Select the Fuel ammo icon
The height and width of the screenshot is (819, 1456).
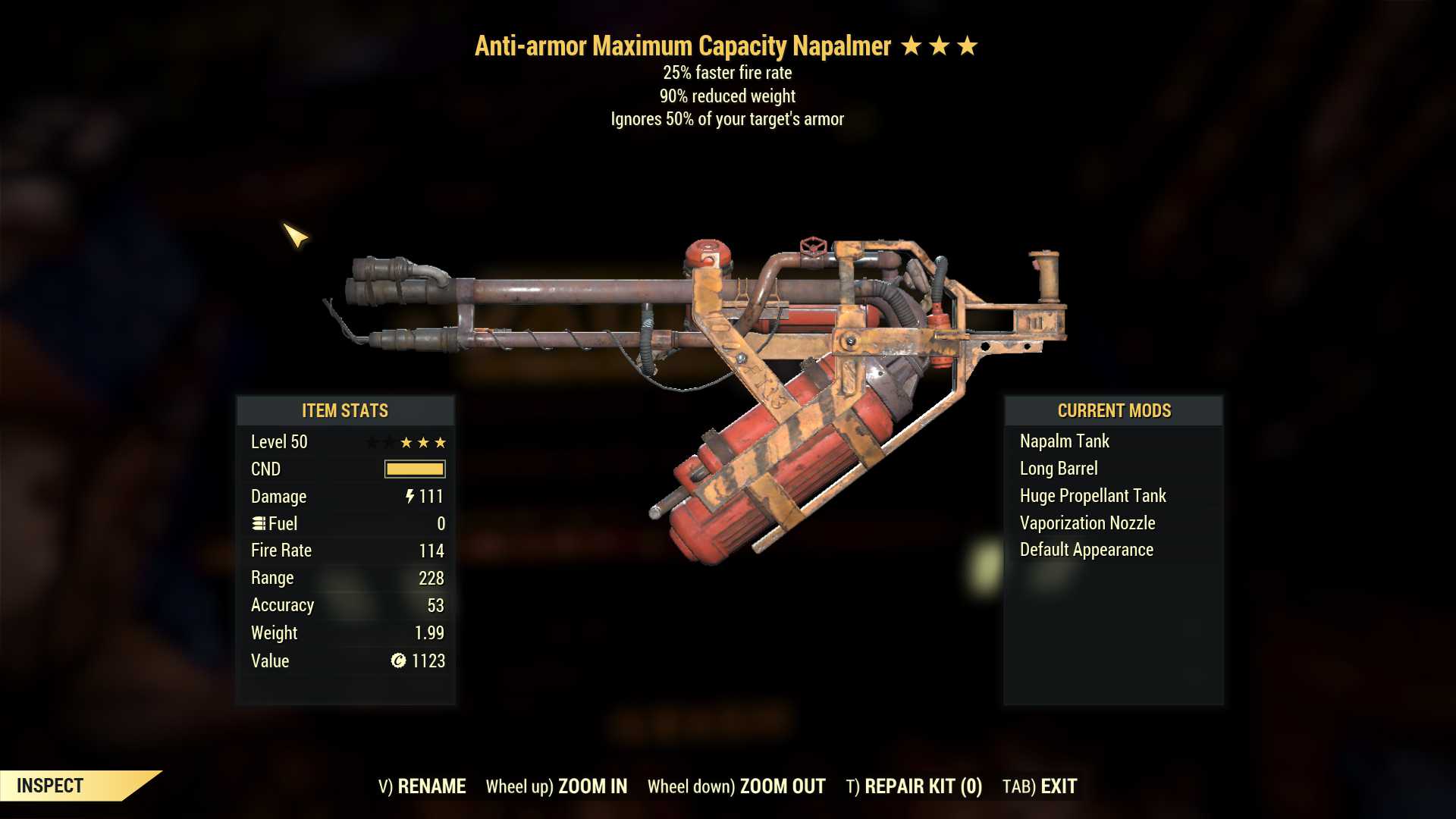coord(259,523)
